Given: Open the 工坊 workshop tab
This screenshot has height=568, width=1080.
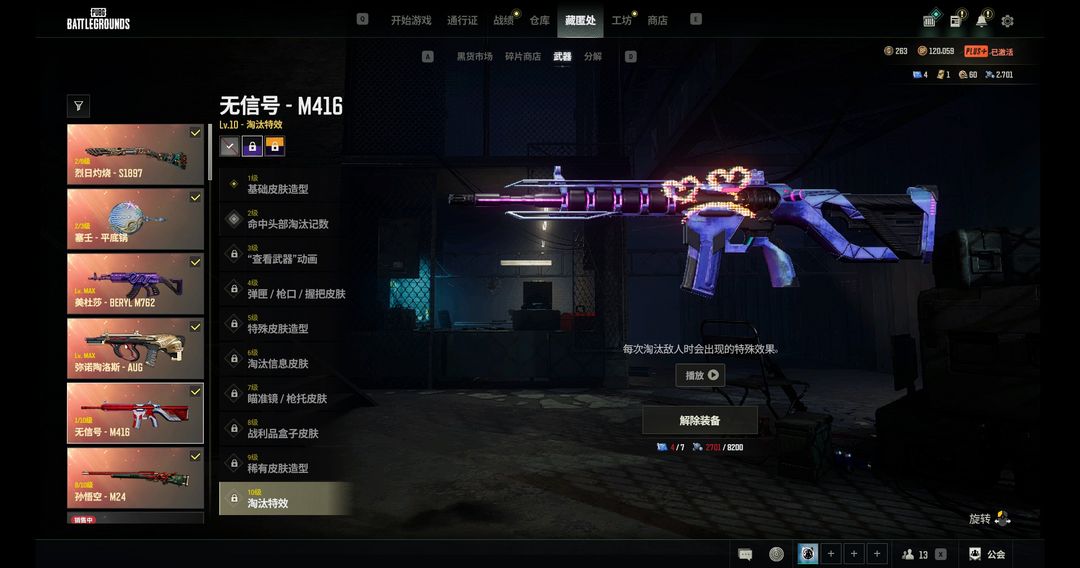Looking at the screenshot, I should (622, 20).
